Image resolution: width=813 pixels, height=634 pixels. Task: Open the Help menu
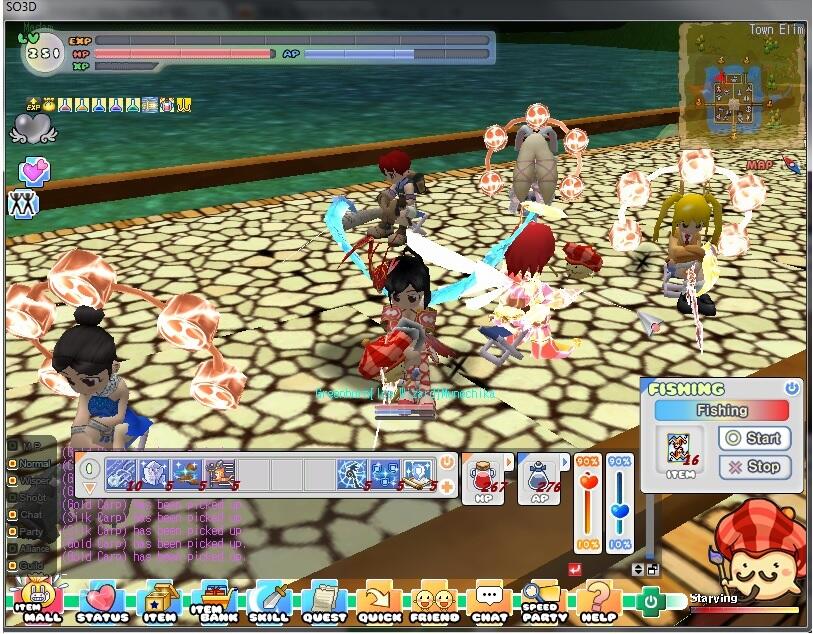point(598,602)
